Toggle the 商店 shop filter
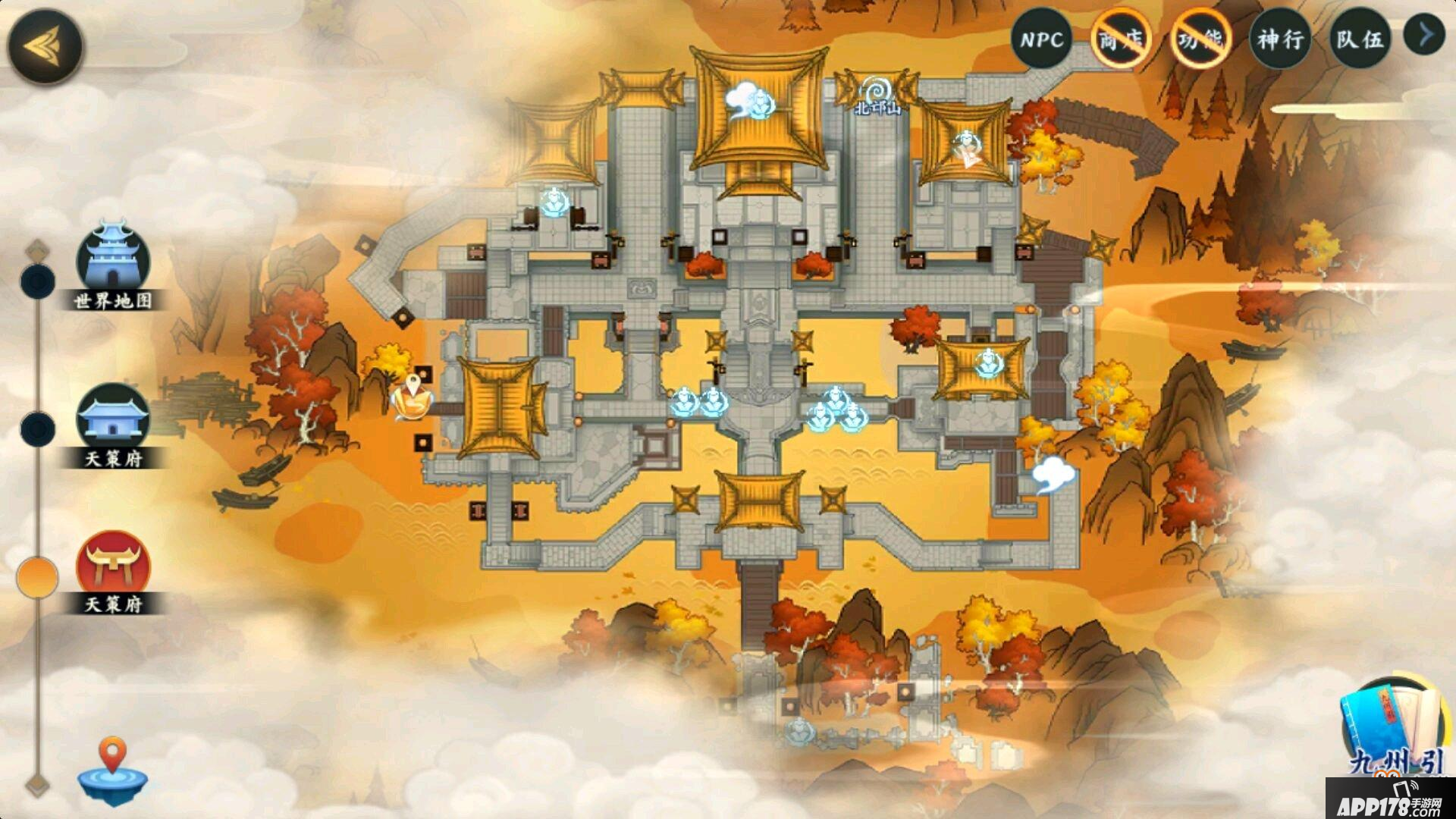This screenshot has height=819, width=1456. tap(1122, 39)
